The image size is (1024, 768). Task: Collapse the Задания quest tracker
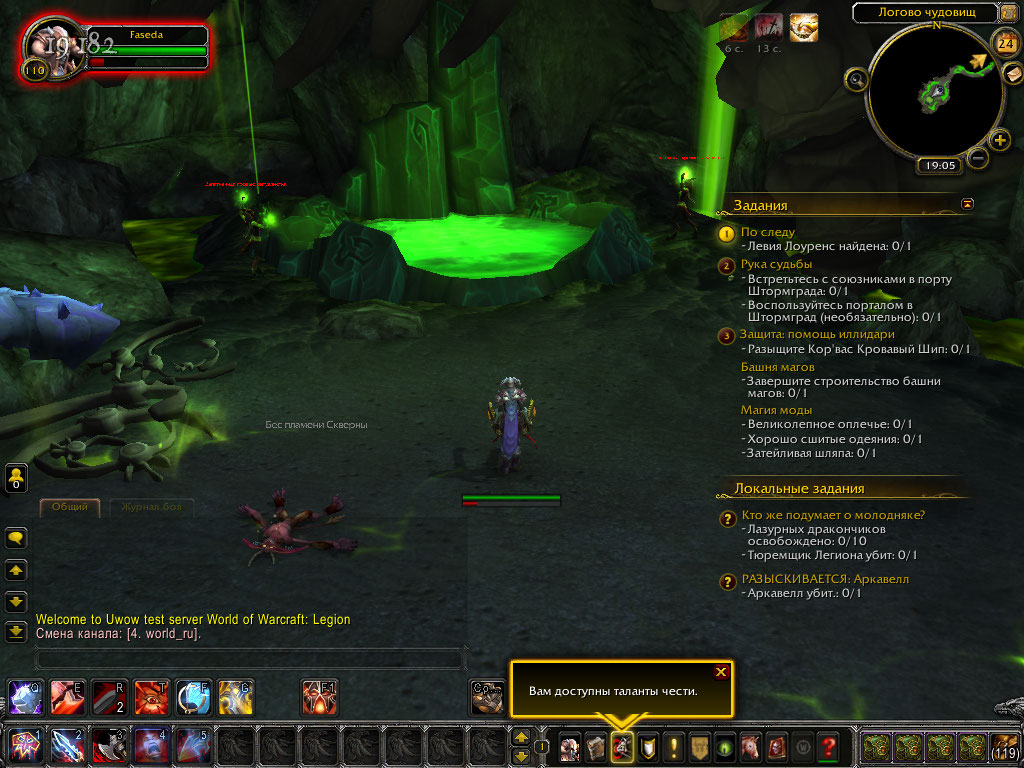967,203
